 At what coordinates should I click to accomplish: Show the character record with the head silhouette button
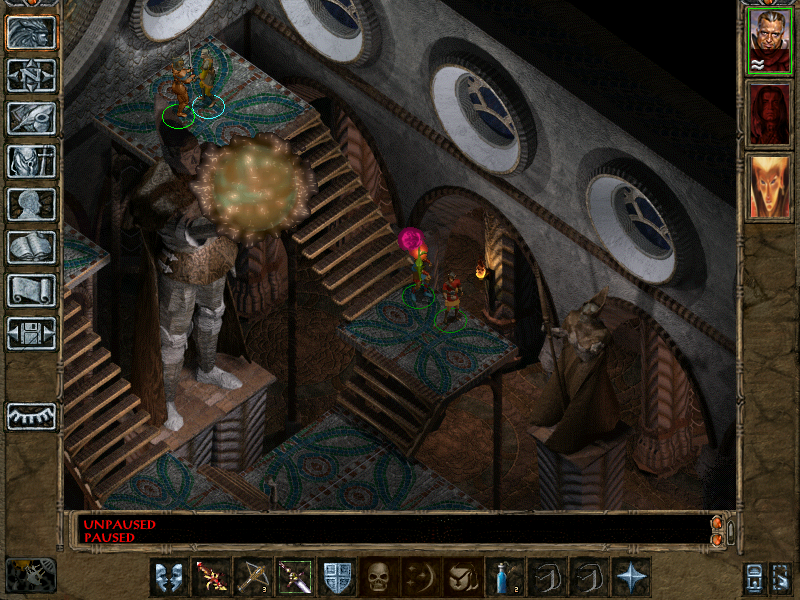31,204
